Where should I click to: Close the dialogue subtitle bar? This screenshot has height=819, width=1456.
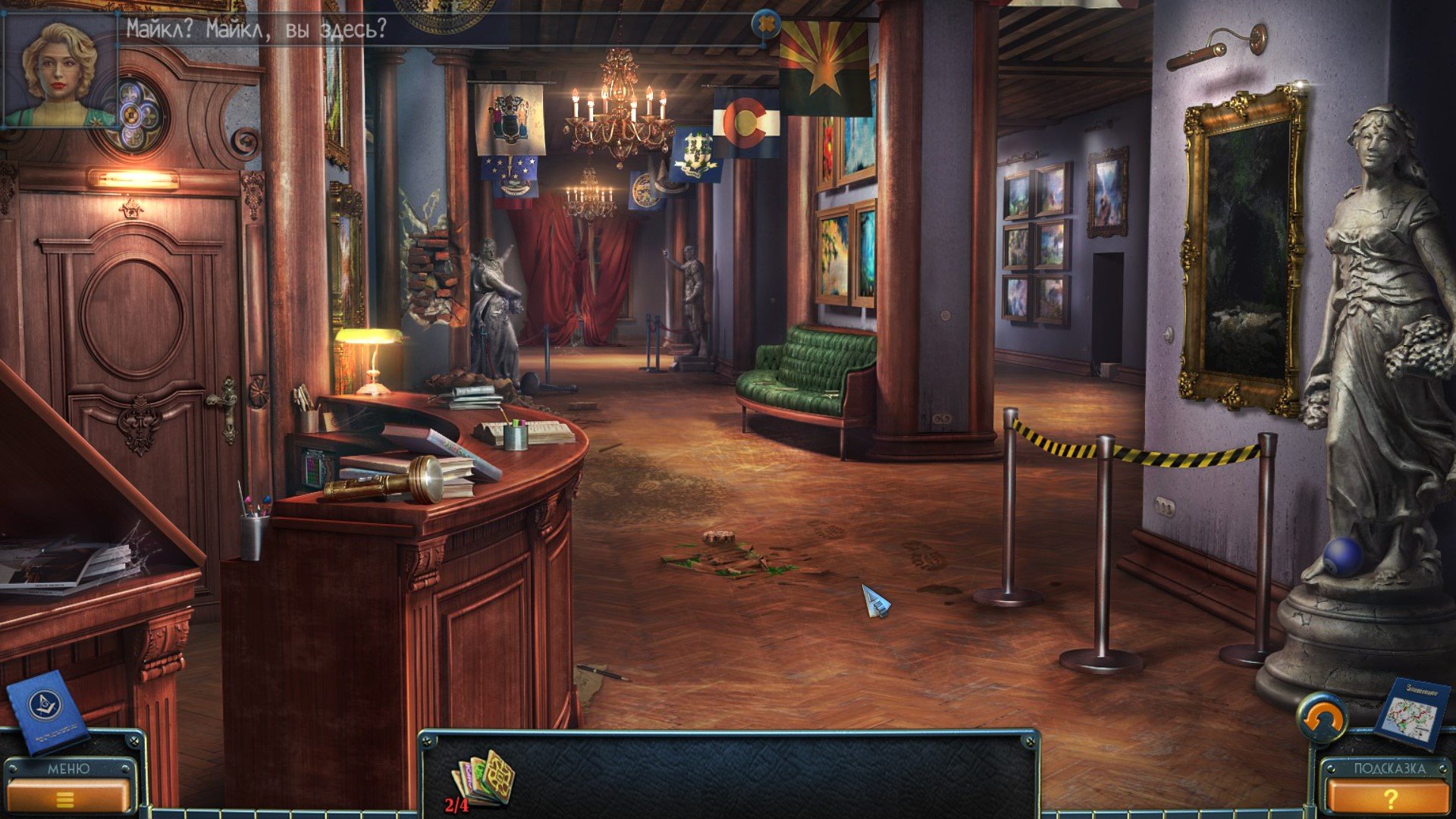767,25
